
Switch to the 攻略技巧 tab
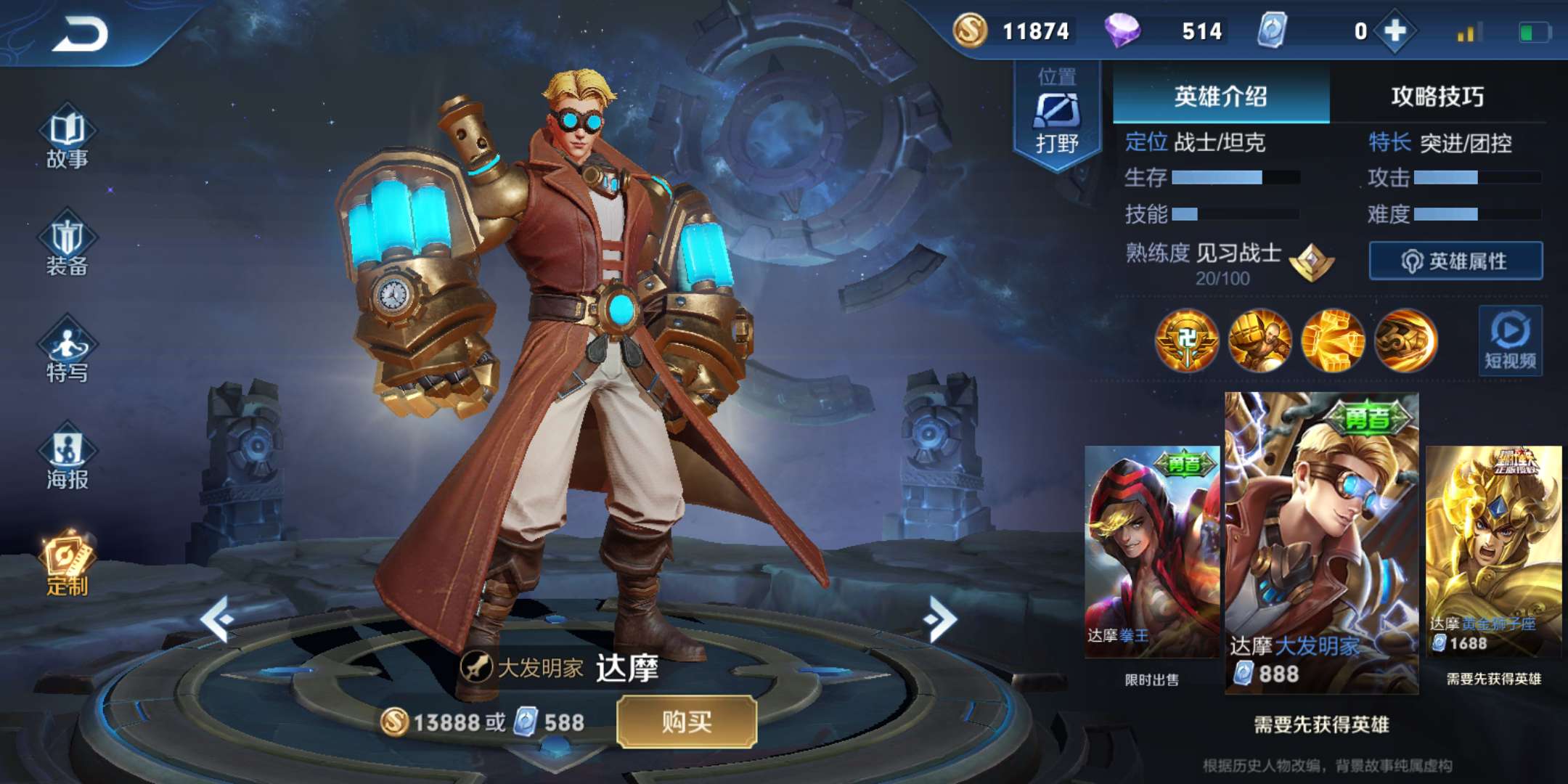click(1437, 97)
